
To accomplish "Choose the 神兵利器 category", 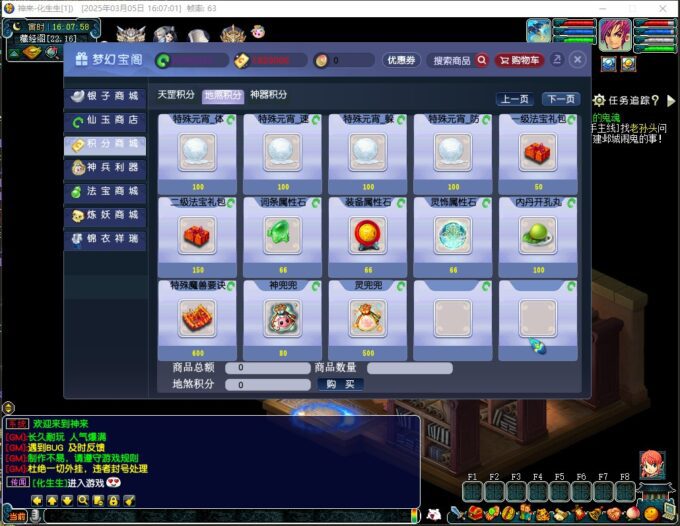I will click(104, 168).
